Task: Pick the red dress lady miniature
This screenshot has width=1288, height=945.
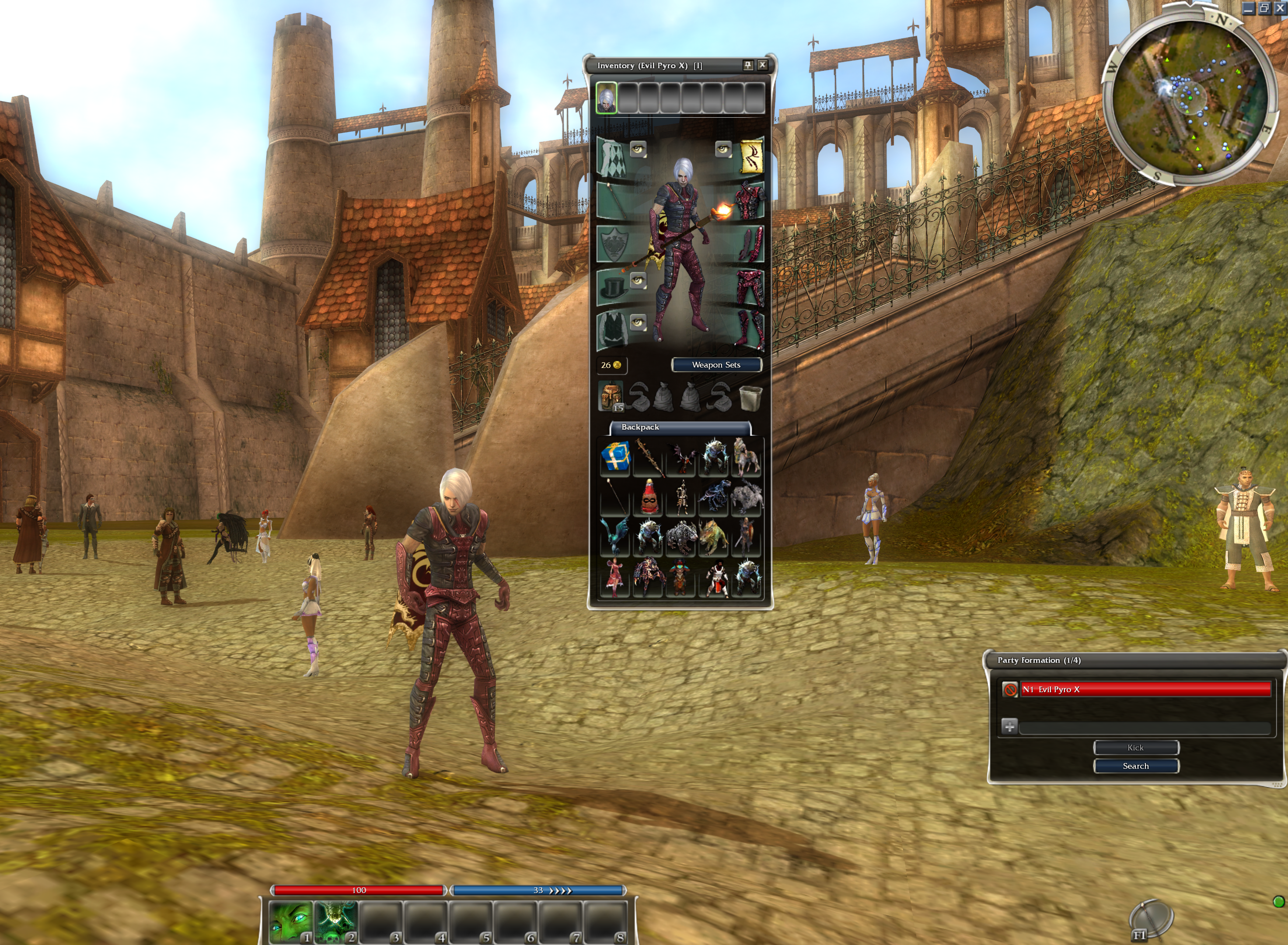Action: (614, 578)
